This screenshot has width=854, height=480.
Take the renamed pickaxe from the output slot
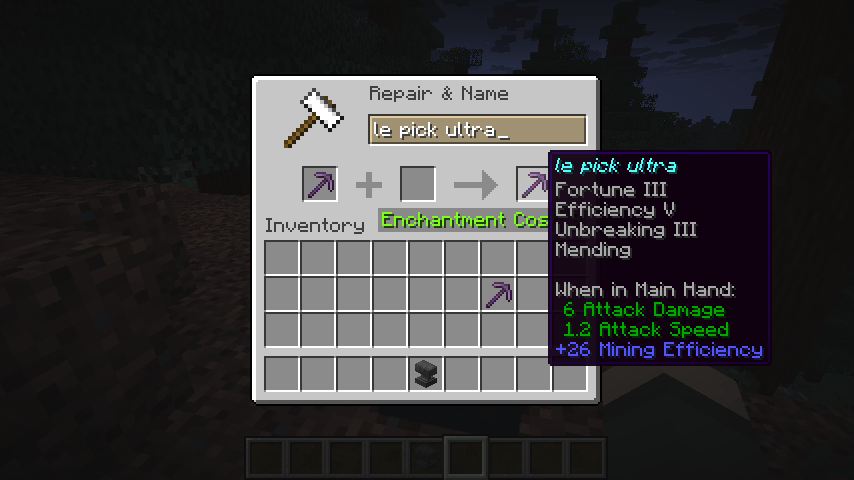click(533, 185)
